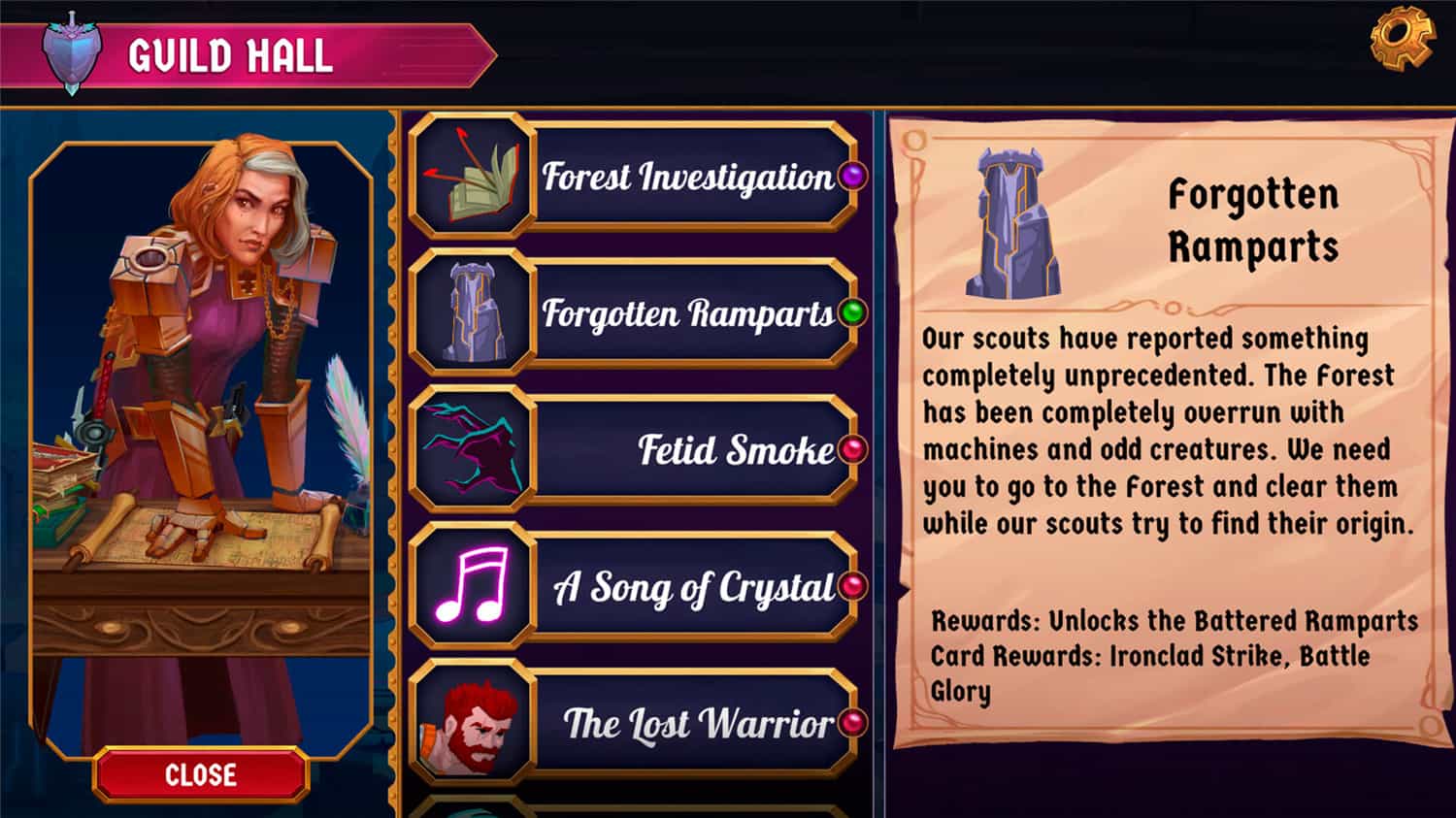Viewport: 1456px width, 818px height.
Task: Click the pink music note icon for A Song of Crystal
Action: pyautogui.click(x=470, y=587)
